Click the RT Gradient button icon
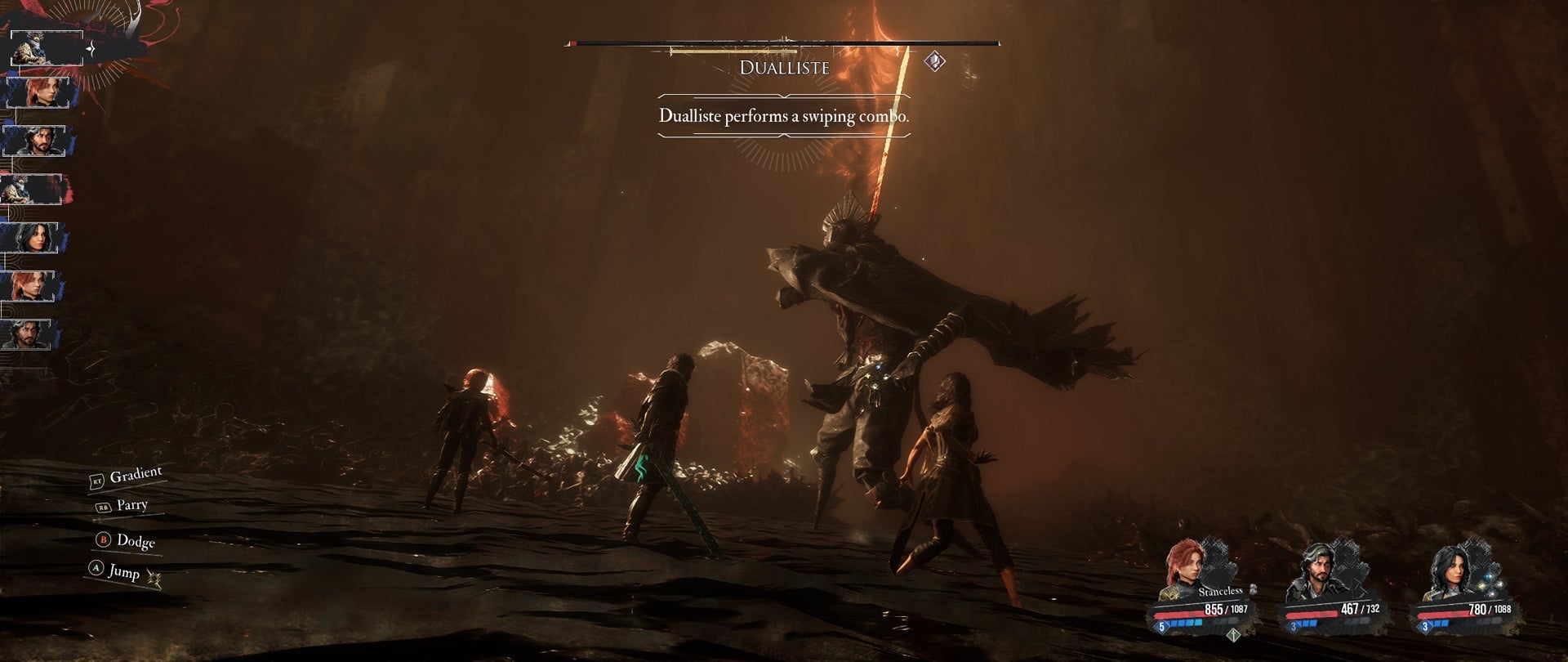 click(x=97, y=481)
